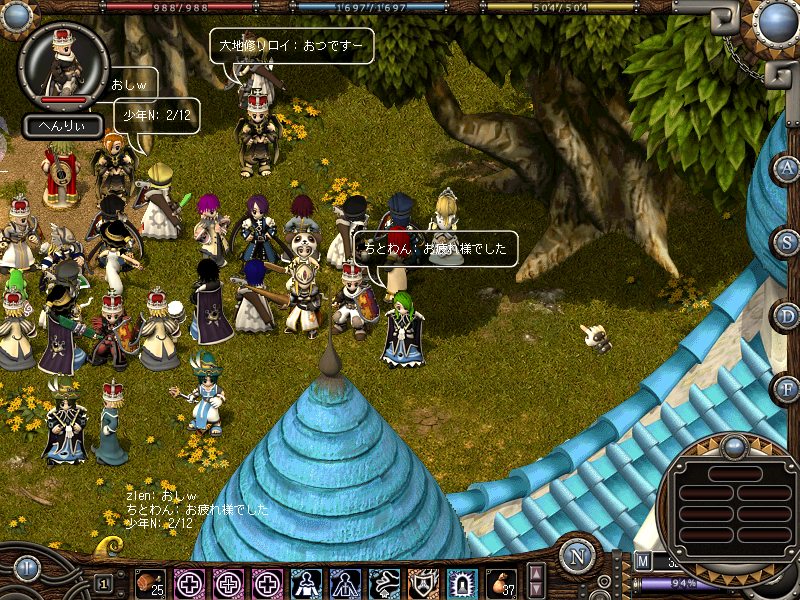Activate the round F shortcut button
Image resolution: width=800 pixels, height=600 pixels.
tap(786, 387)
